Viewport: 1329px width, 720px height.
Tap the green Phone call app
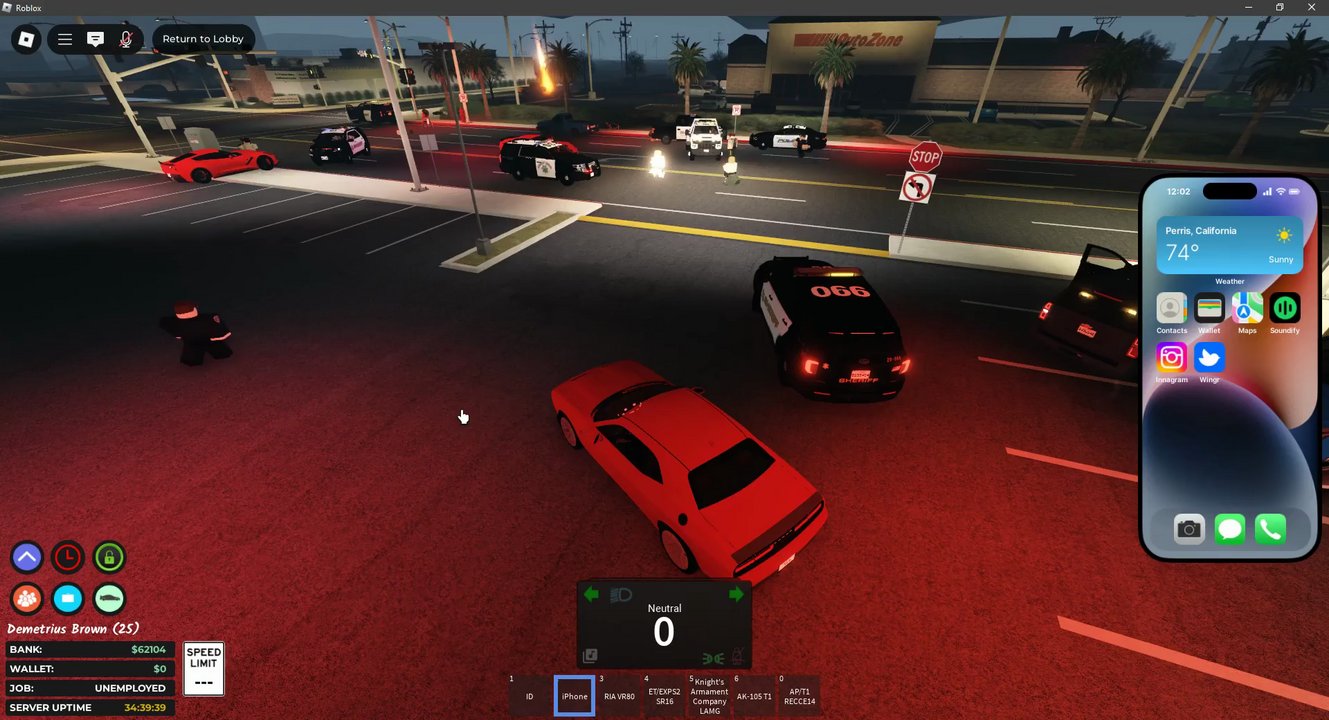pos(1270,529)
